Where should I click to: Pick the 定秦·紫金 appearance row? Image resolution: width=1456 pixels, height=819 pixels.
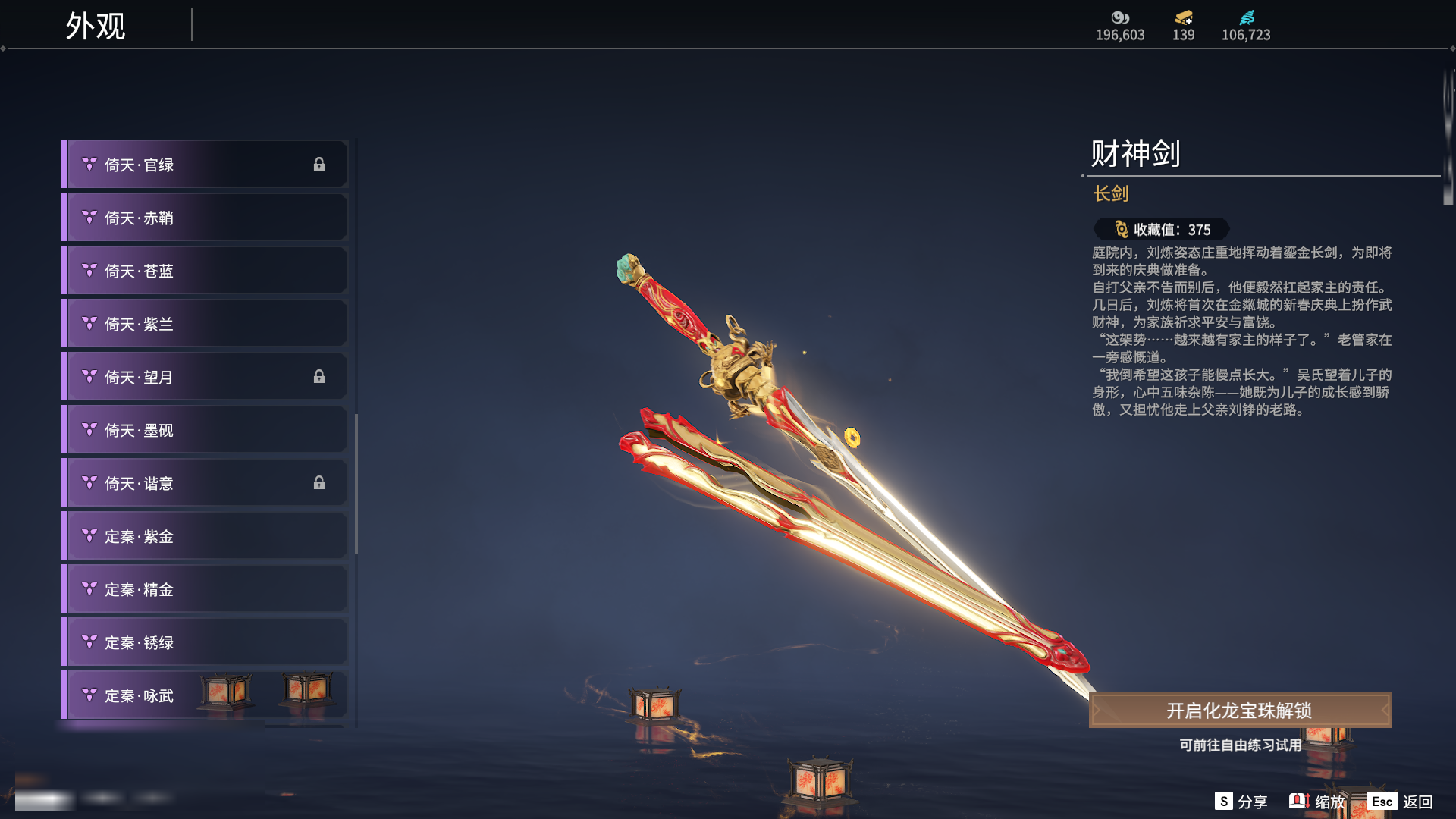(x=205, y=536)
